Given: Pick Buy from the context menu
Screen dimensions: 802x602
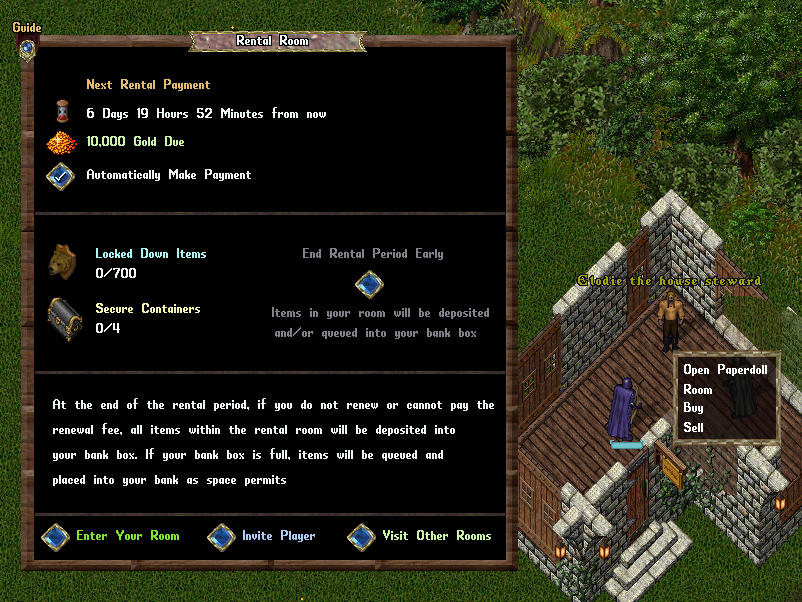Looking at the screenshot, I should tap(694, 408).
